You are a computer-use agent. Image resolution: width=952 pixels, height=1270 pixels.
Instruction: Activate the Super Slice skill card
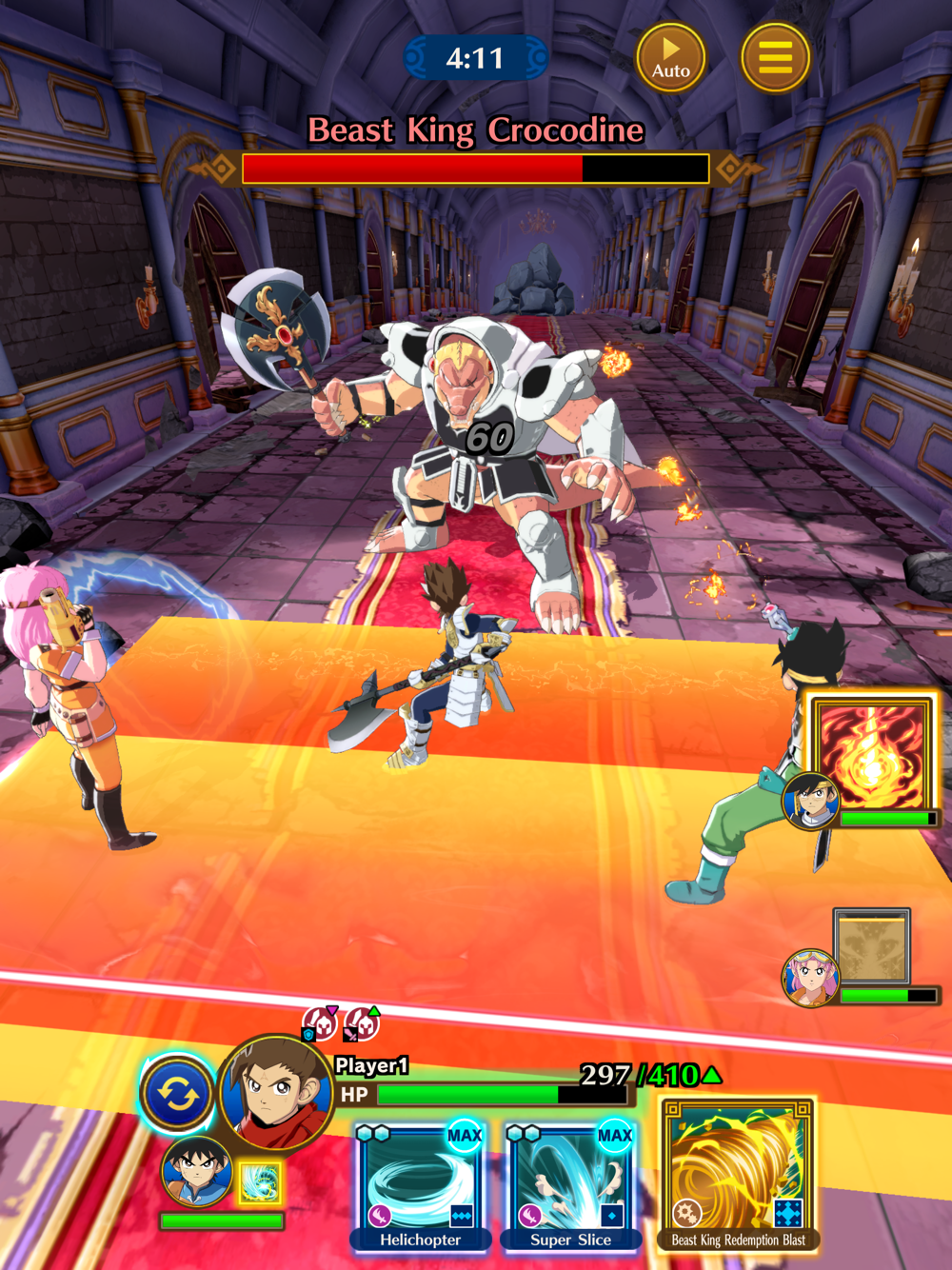point(570,1185)
